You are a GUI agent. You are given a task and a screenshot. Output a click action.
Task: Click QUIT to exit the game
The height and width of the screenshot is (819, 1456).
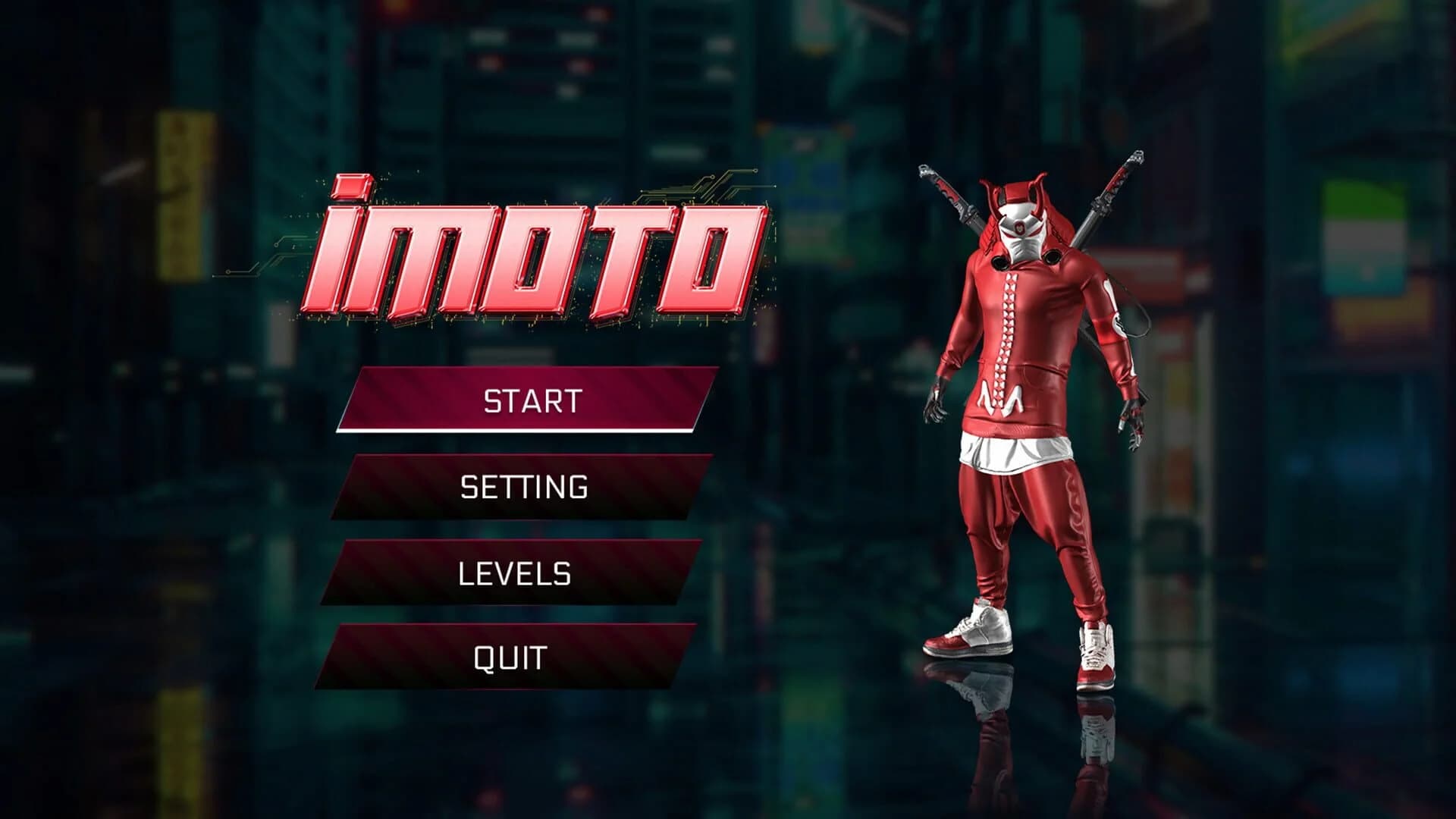click(x=508, y=654)
